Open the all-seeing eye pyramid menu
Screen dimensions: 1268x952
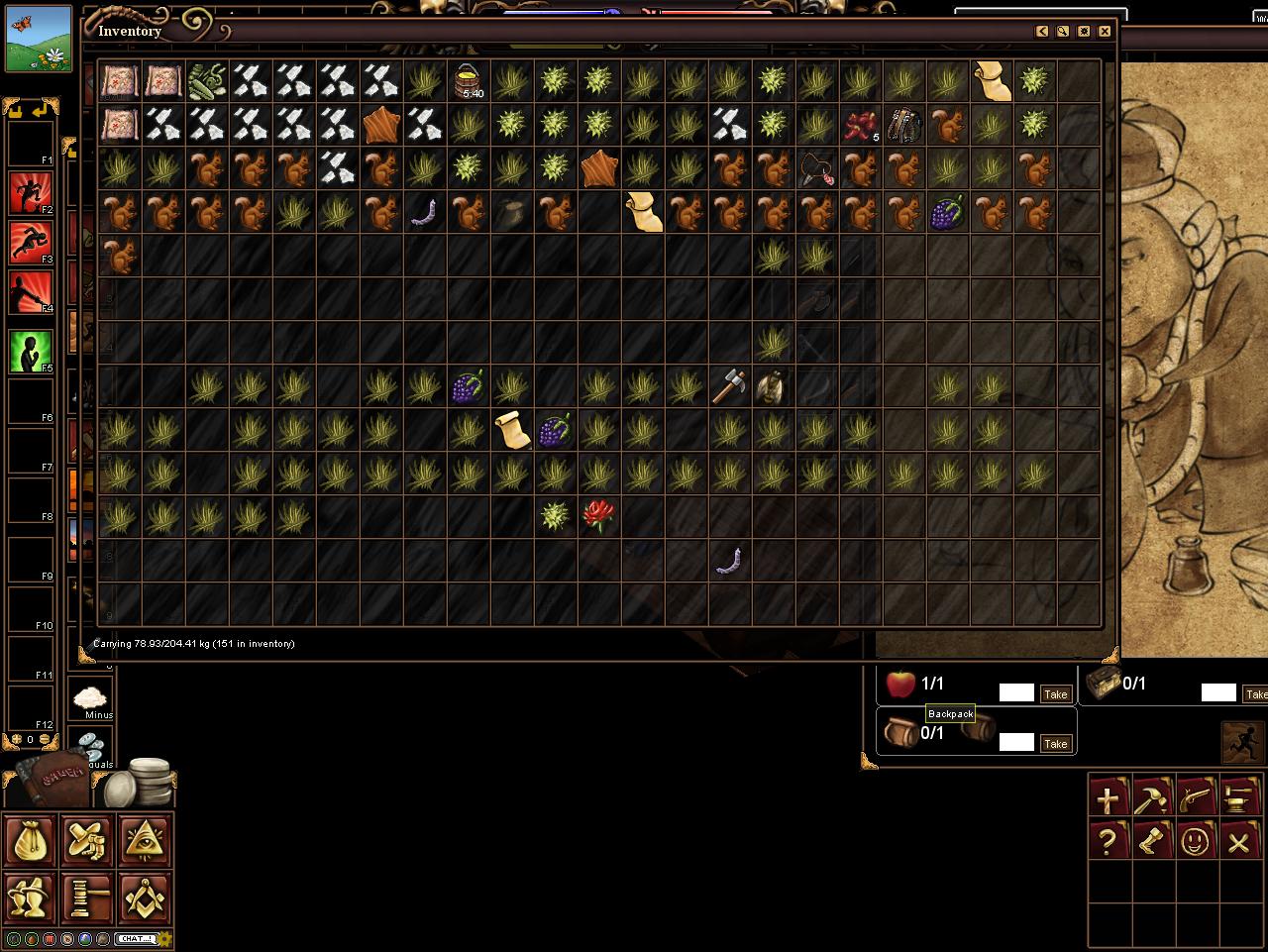pos(146,840)
